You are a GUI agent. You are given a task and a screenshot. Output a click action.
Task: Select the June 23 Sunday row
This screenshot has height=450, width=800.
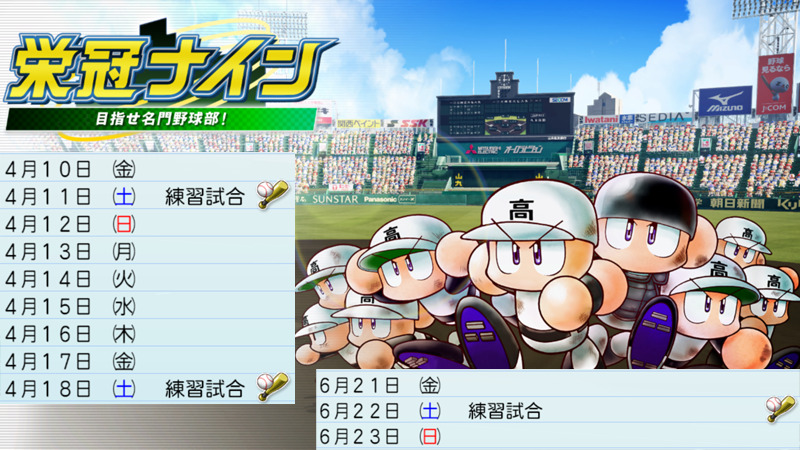(556, 437)
